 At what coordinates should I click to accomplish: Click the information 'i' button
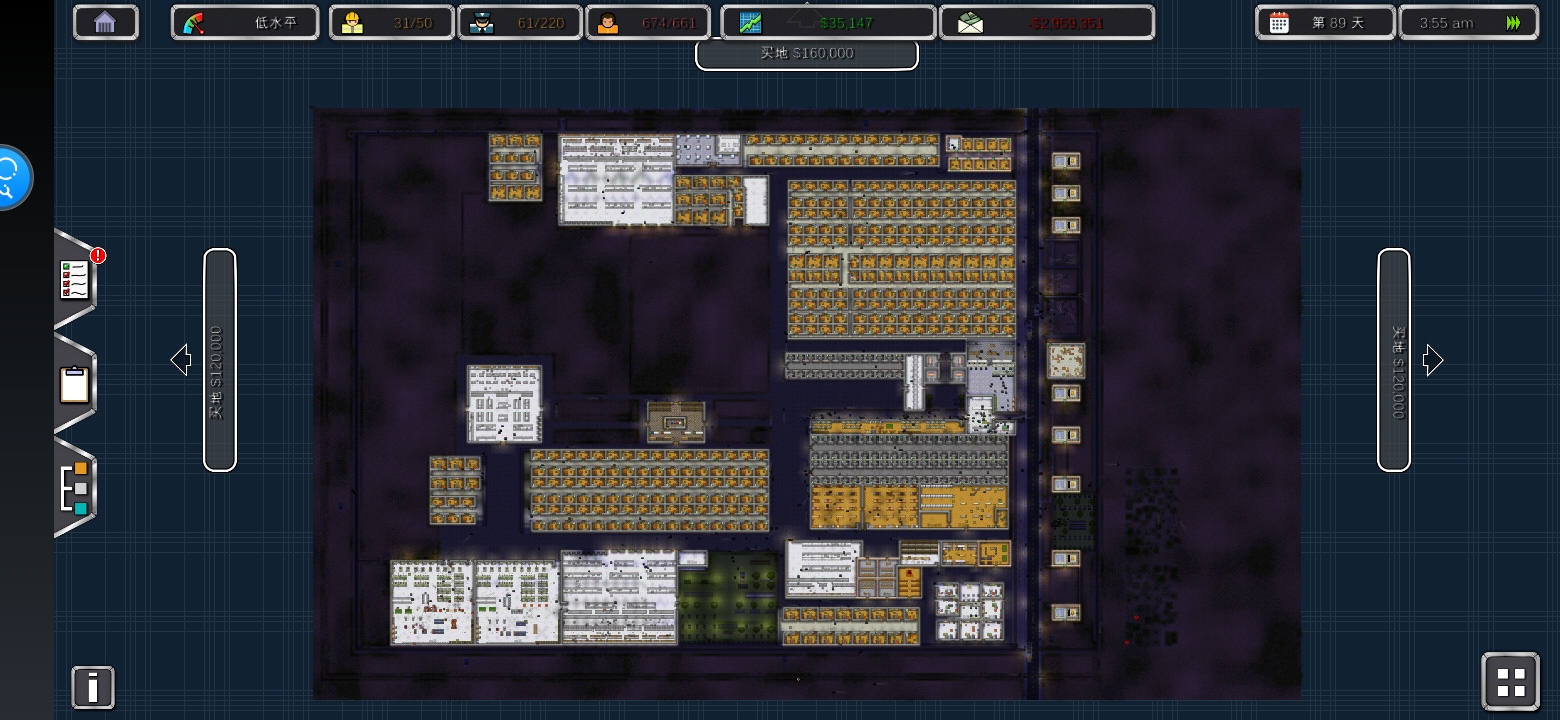pos(93,688)
